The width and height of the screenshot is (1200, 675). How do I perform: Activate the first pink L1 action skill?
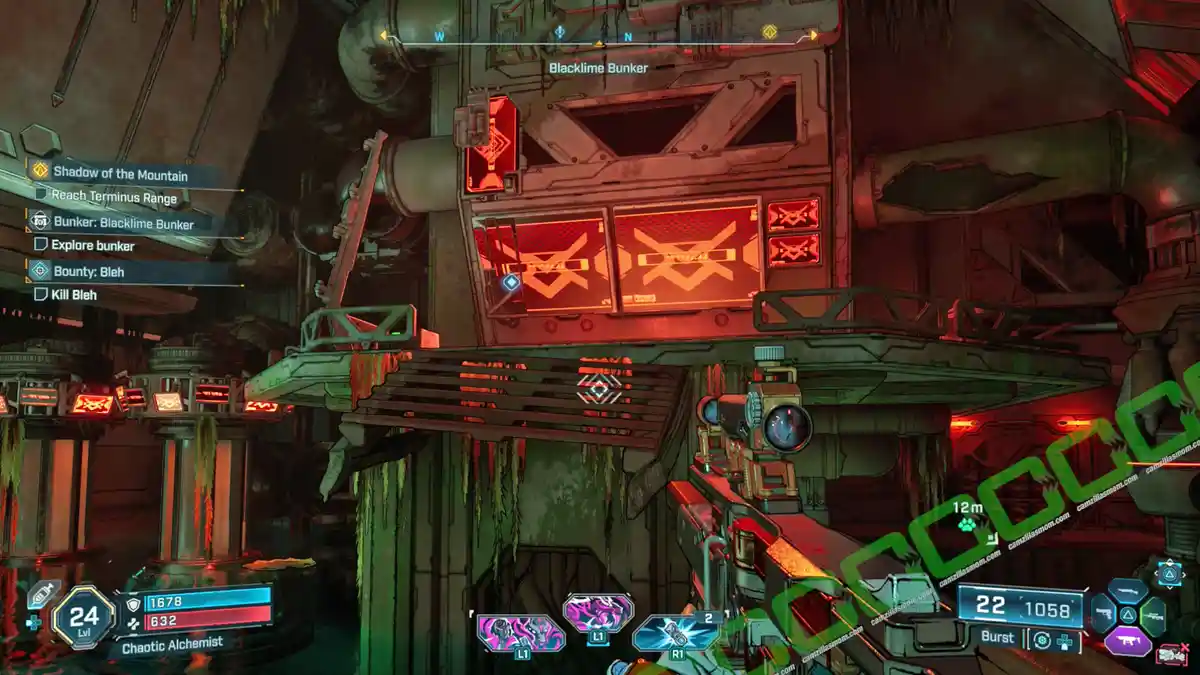pos(519,633)
